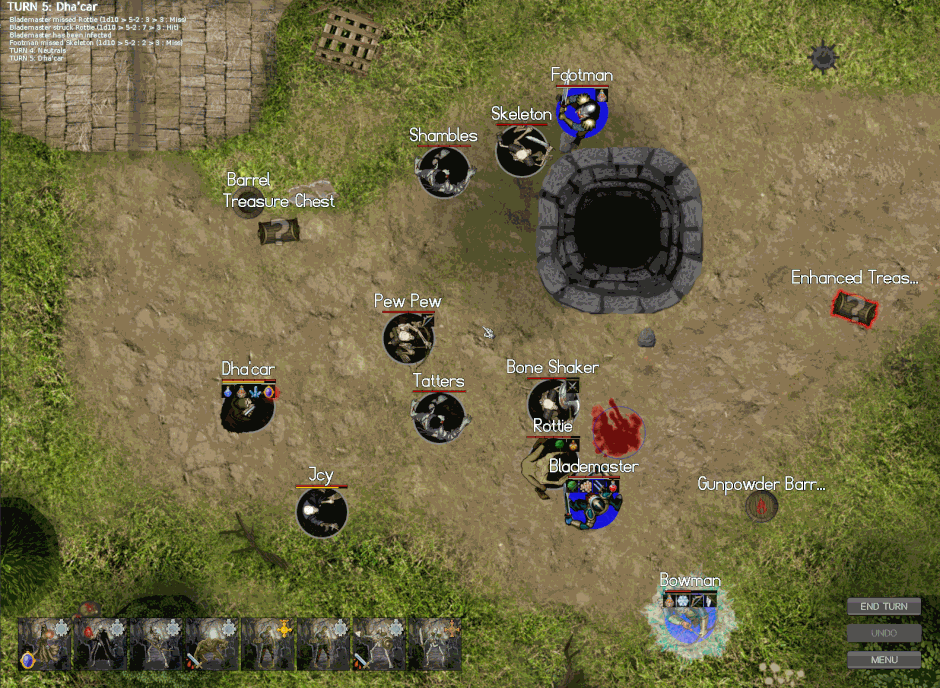
Task: Click the greyed-out Undo button
Action: (883, 633)
